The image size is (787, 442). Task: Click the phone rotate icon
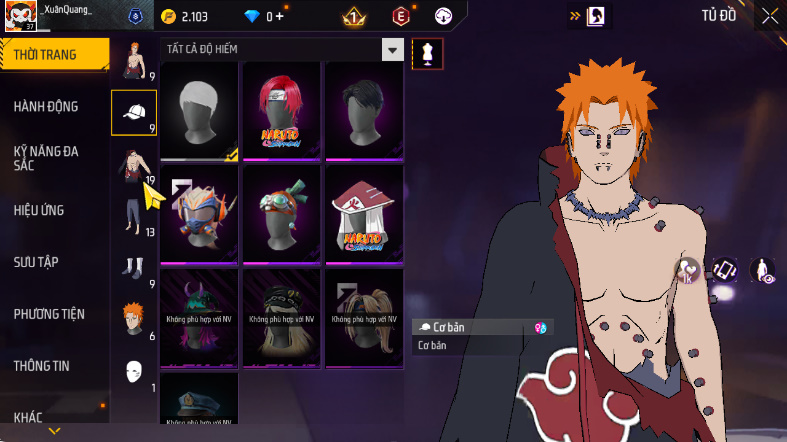[726, 270]
